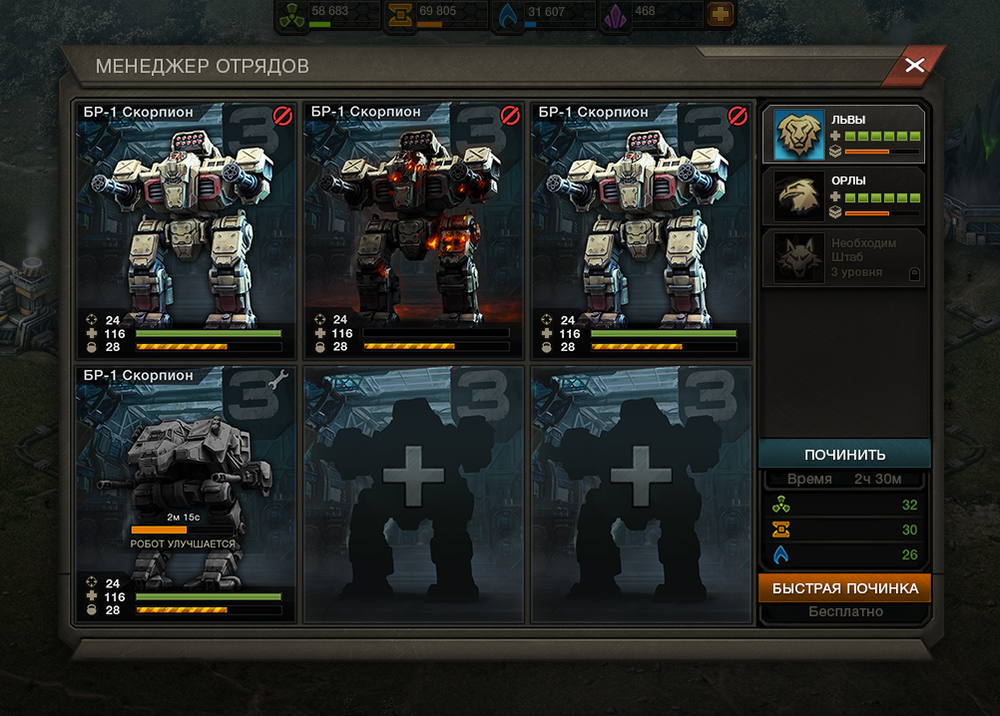Screen dimensions: 1000x716
Task: Click the Починить repair button
Action: [x=844, y=454]
